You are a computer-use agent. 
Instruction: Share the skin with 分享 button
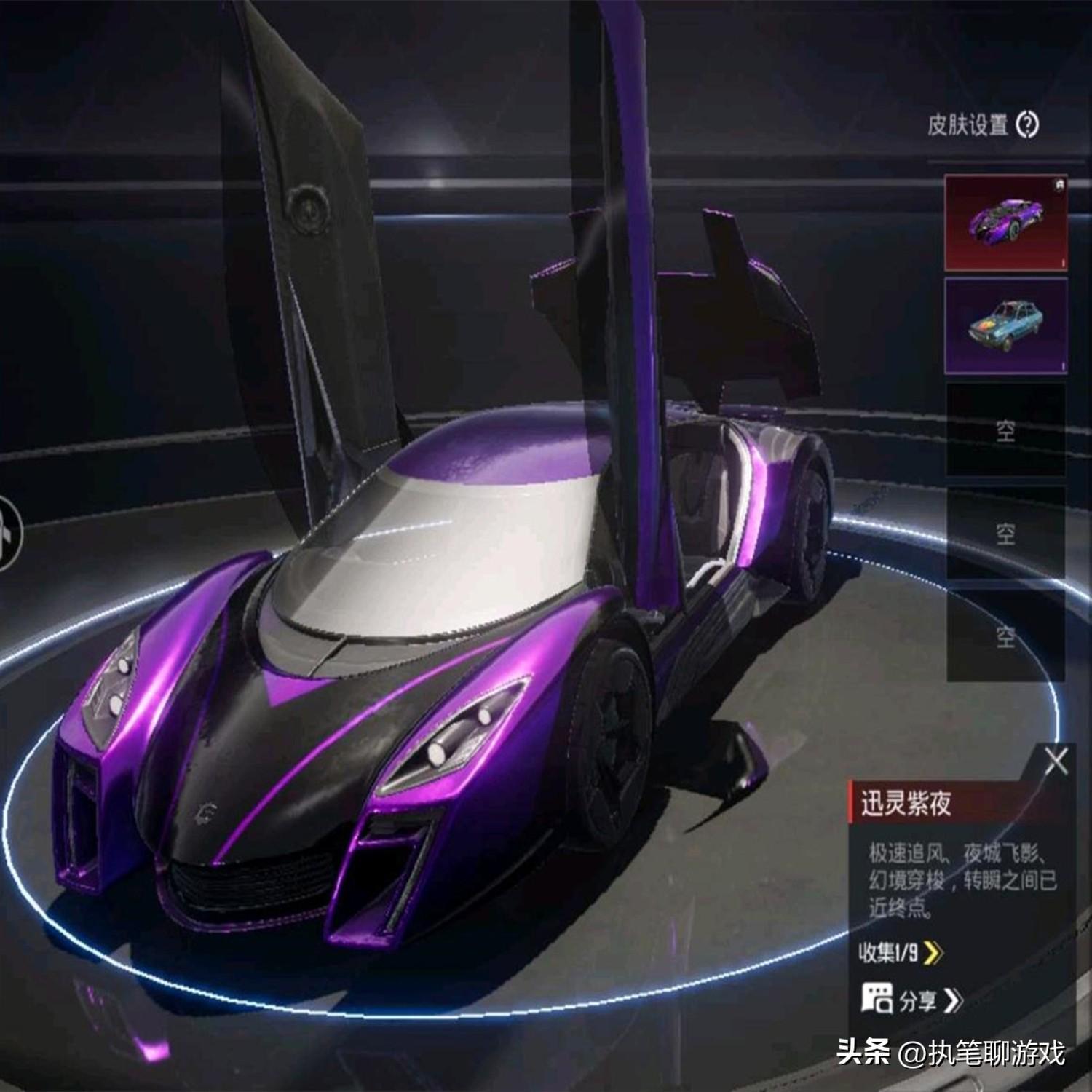912,1000
